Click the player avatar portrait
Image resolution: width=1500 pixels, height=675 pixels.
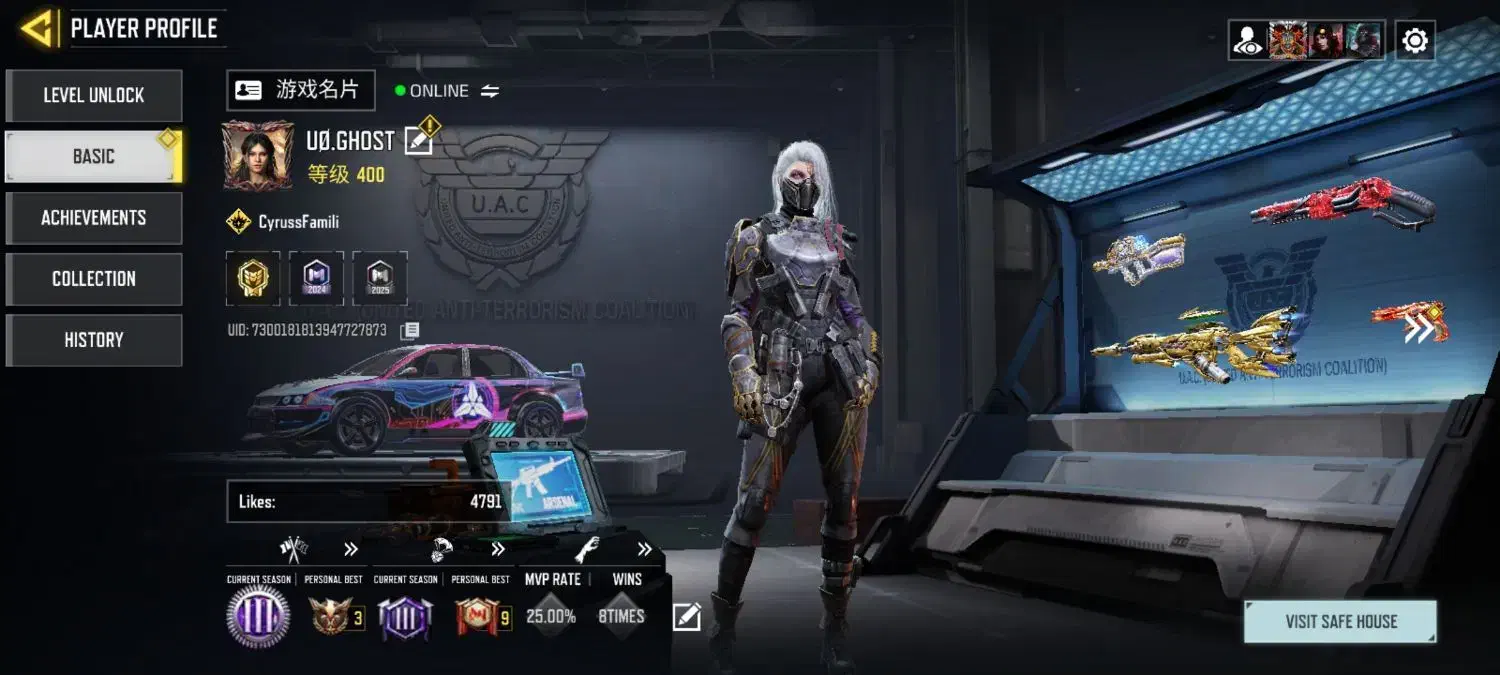click(258, 155)
